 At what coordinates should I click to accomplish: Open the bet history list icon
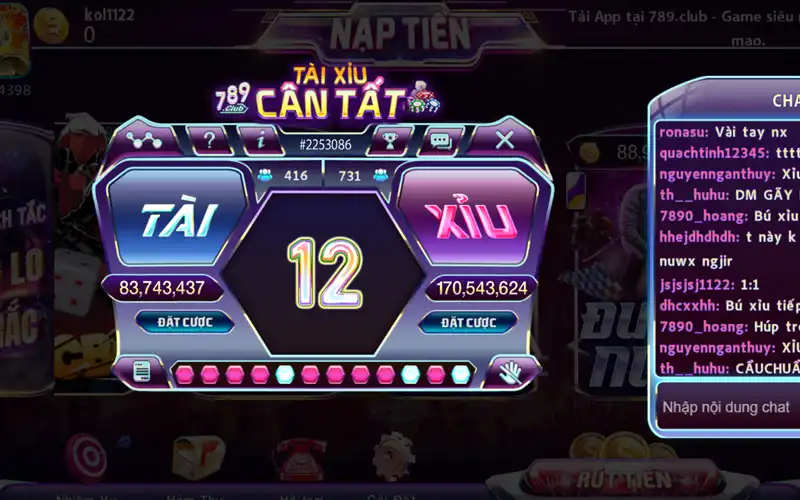142,372
